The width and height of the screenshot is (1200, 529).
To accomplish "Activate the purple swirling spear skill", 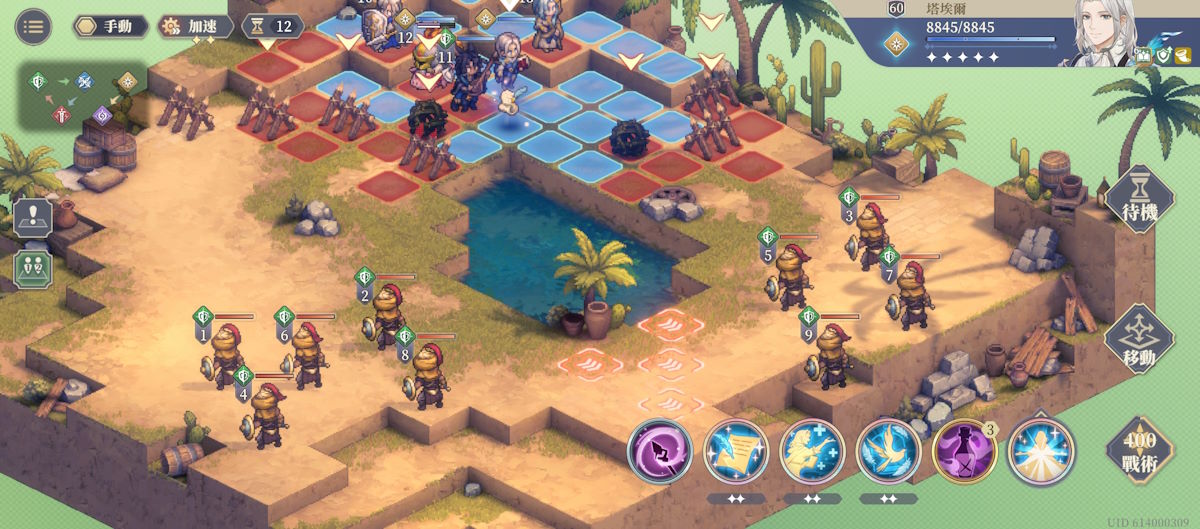I will [660, 452].
